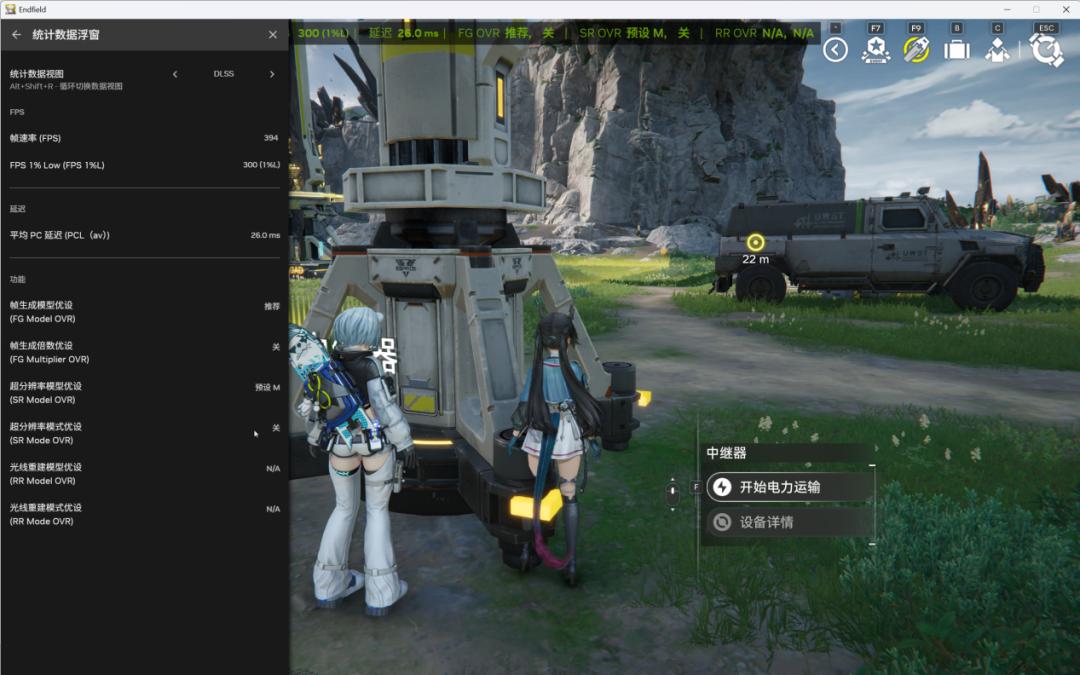Viewport: 1080px width, 675px height.
Task: Click the back arrow in 统计数据浮窗 header
Action: 16,35
